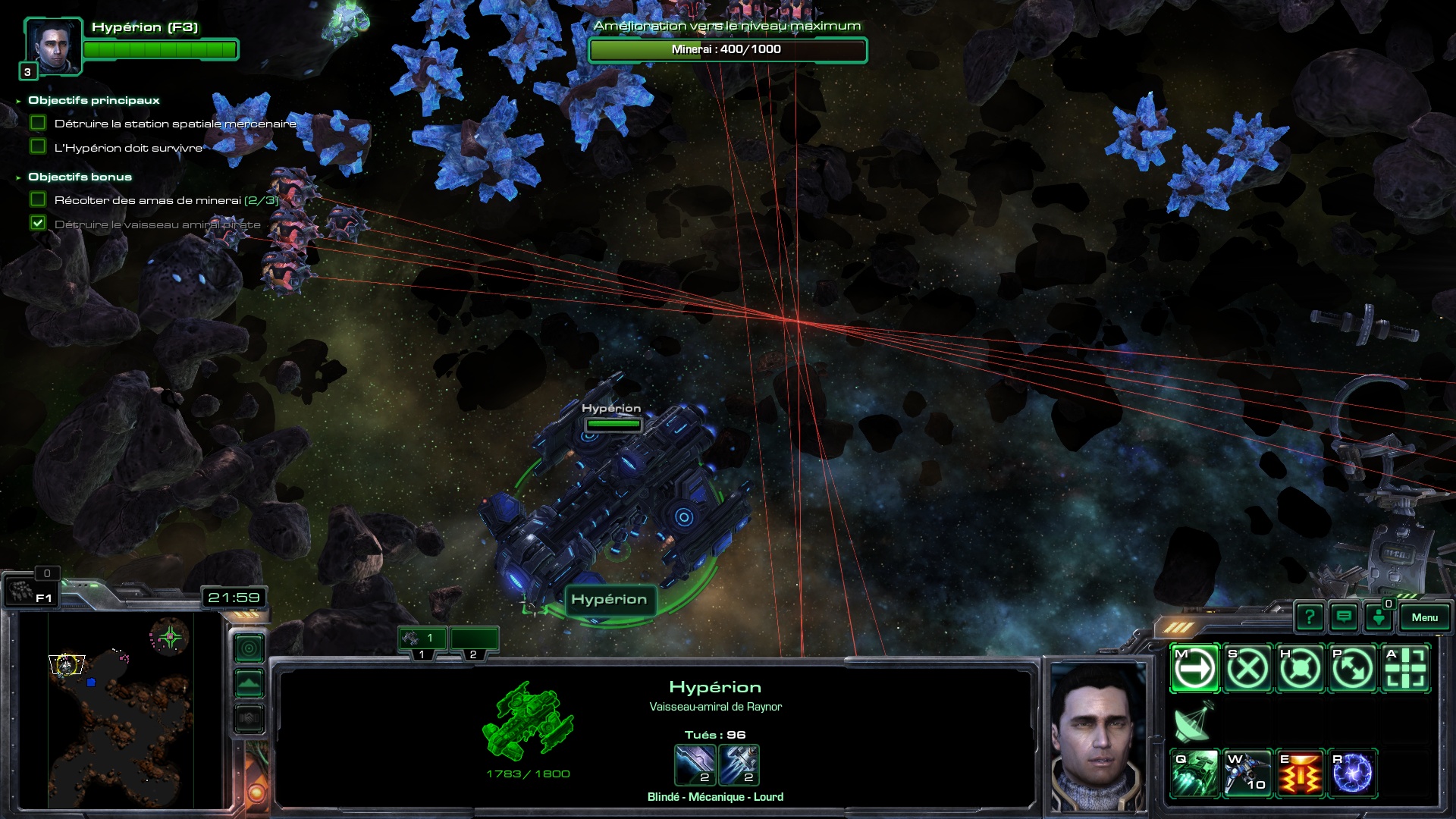Viewport: 1456px width, 819px height.
Task: Activate the R blue energy sphere ability
Action: pos(1352,773)
